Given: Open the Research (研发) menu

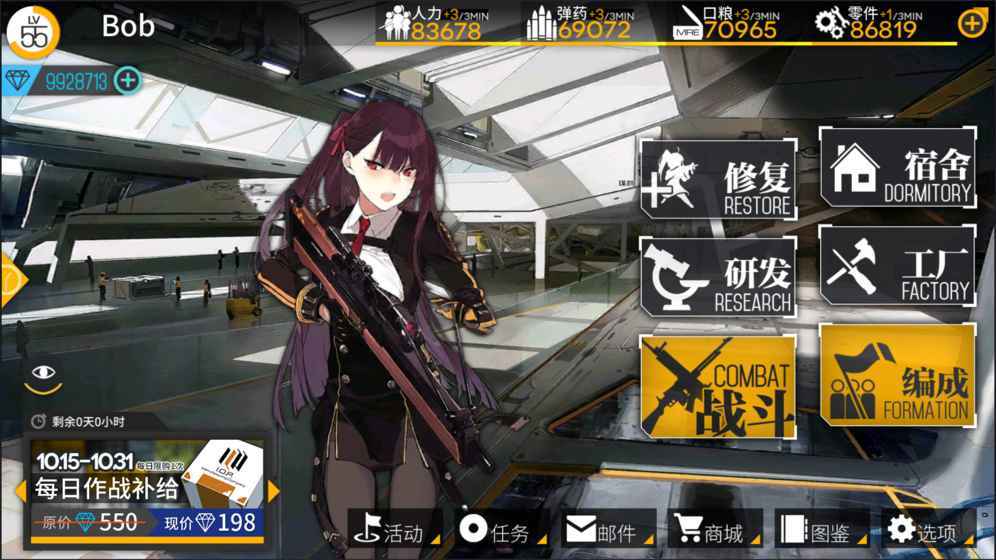Looking at the screenshot, I should 718,277.
